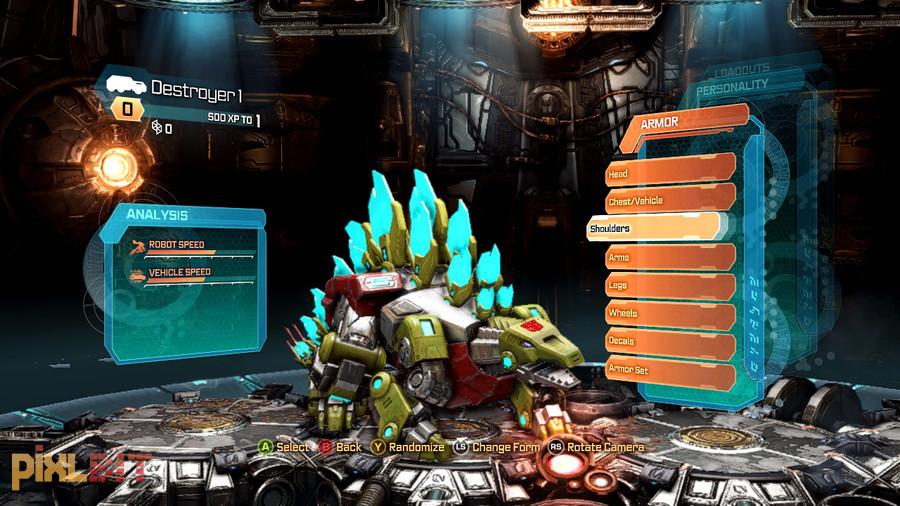
Task: Select the Armor Set option
Action: pos(670,369)
